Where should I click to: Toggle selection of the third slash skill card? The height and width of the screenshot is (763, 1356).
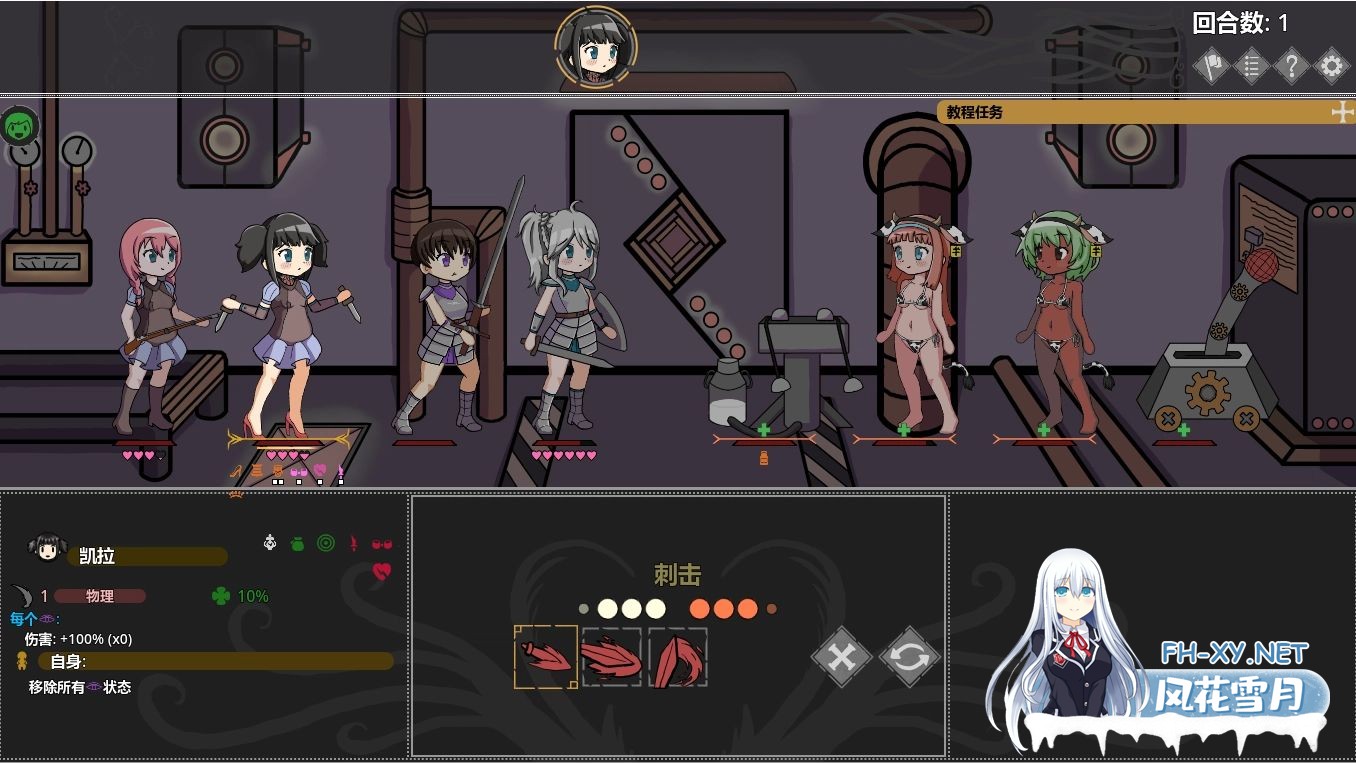tap(678, 657)
